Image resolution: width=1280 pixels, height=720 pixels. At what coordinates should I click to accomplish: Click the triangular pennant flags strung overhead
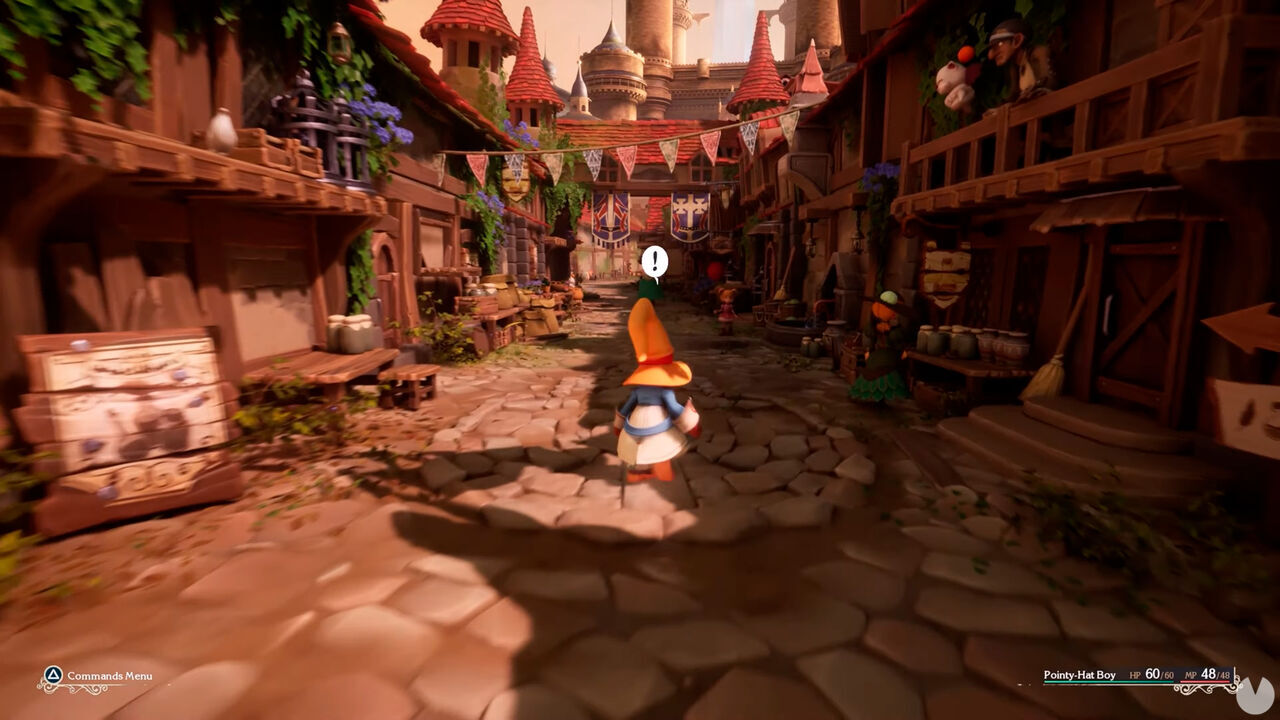[620, 150]
